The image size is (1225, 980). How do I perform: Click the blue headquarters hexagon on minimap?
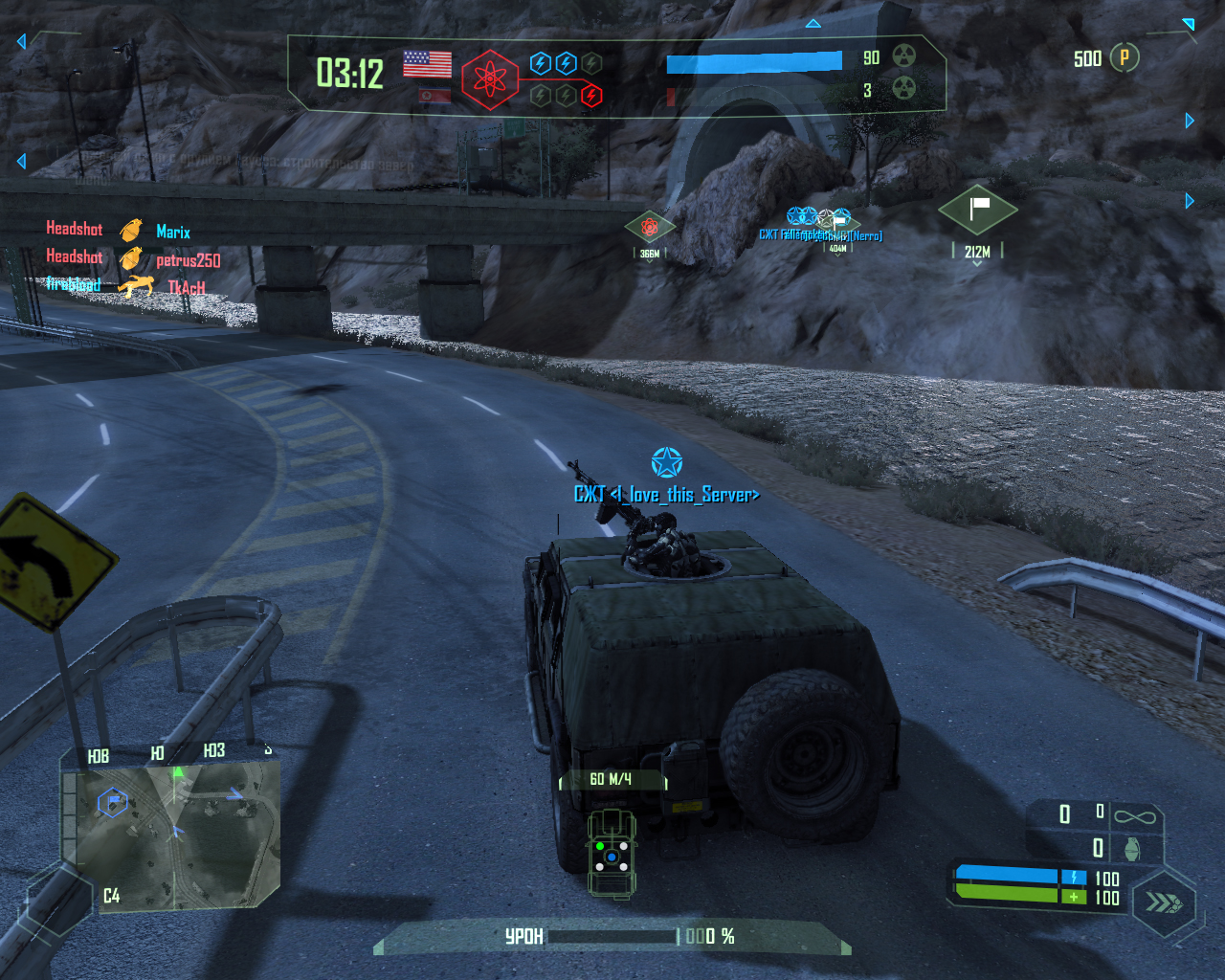[x=113, y=800]
